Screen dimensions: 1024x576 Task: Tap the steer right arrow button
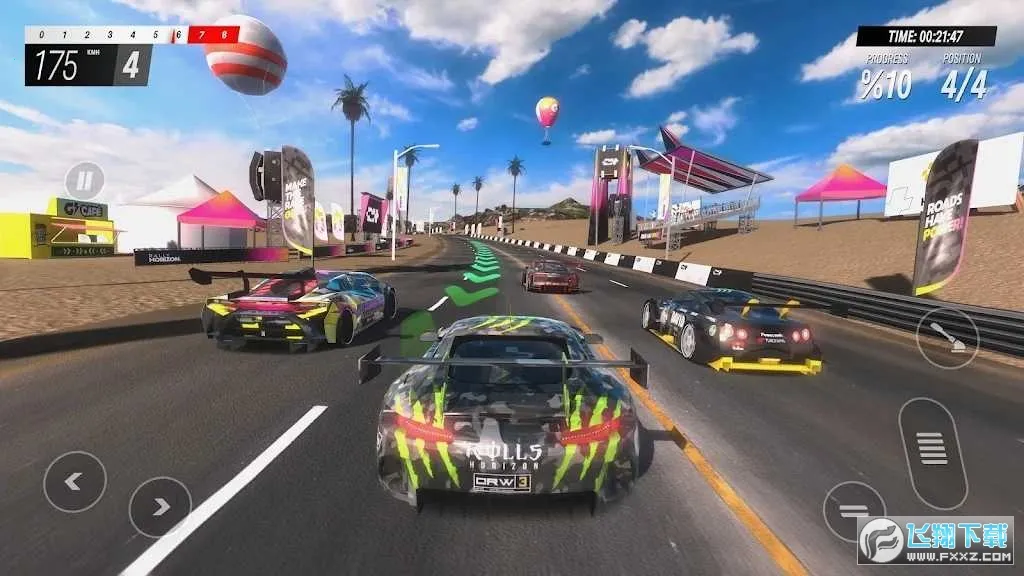pos(160,507)
